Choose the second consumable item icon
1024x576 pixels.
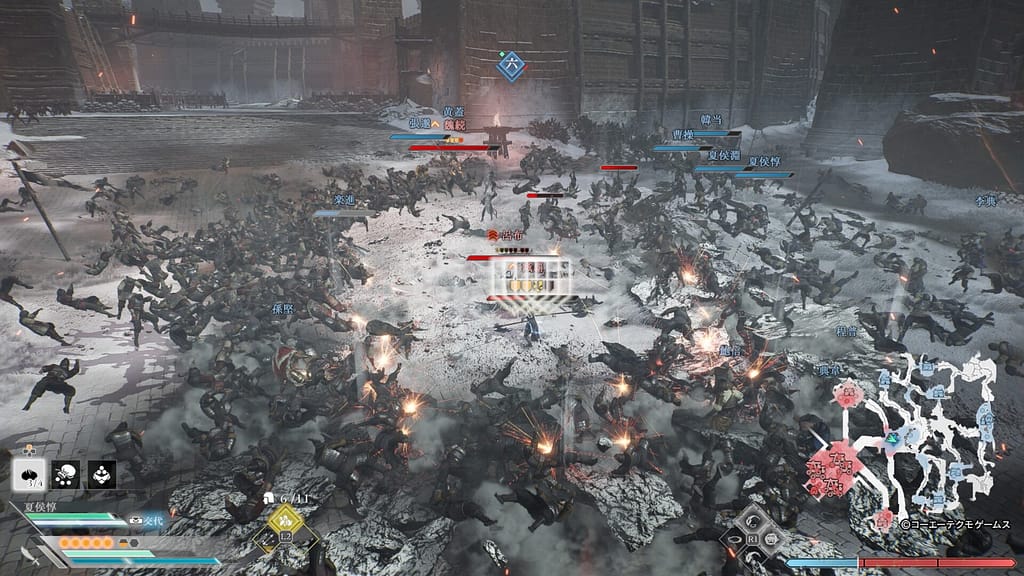point(66,474)
